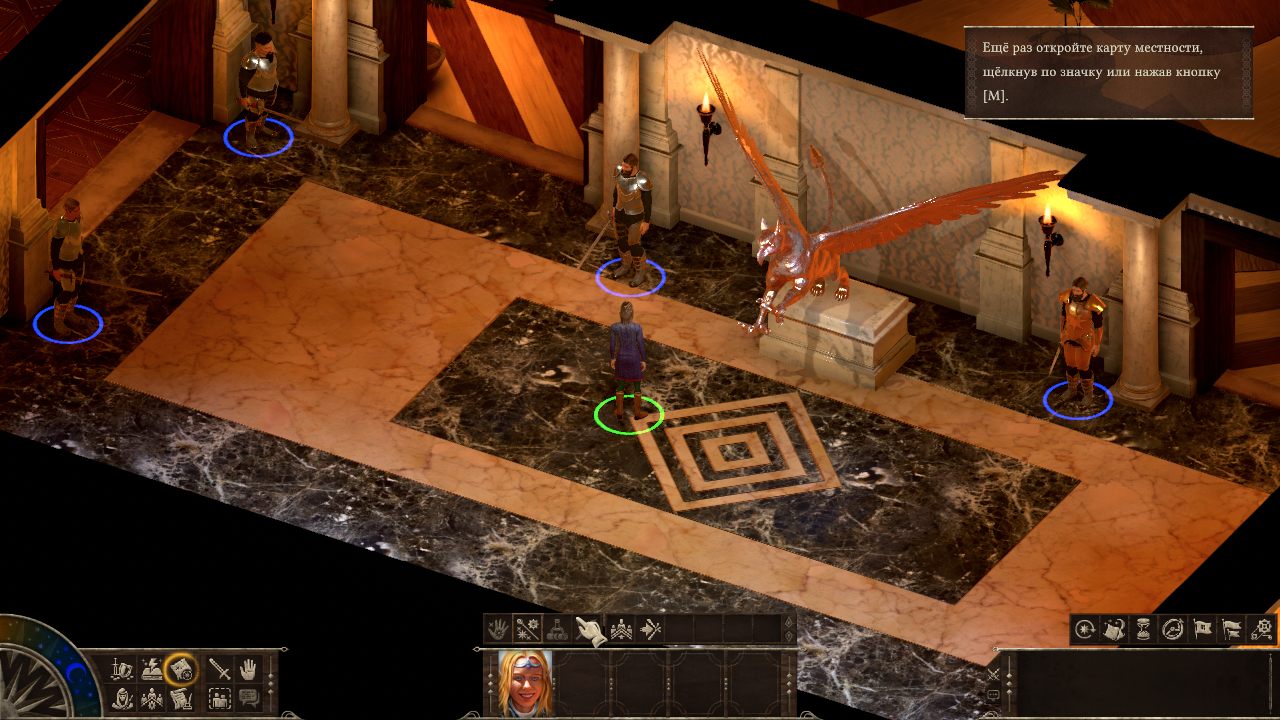Select the blonde character portrait
Viewport: 1280px width, 720px height.
[525, 683]
